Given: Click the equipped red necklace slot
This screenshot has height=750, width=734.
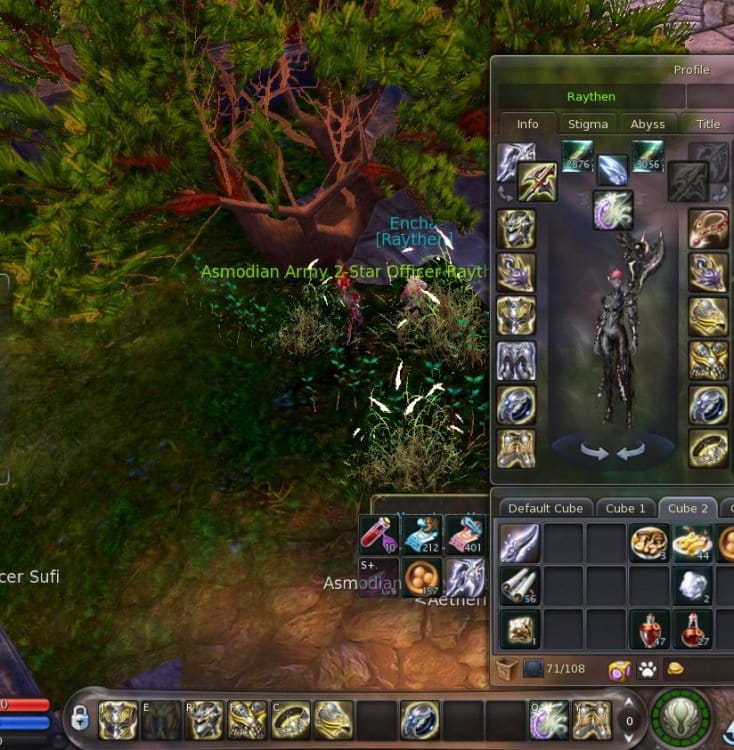Looking at the screenshot, I should [x=708, y=229].
